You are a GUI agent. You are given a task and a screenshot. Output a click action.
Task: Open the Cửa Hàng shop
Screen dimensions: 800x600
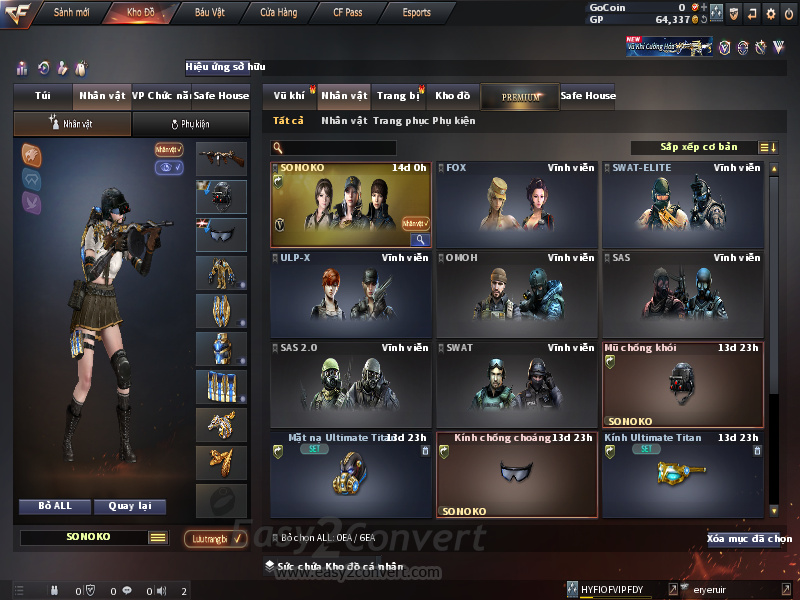278,13
